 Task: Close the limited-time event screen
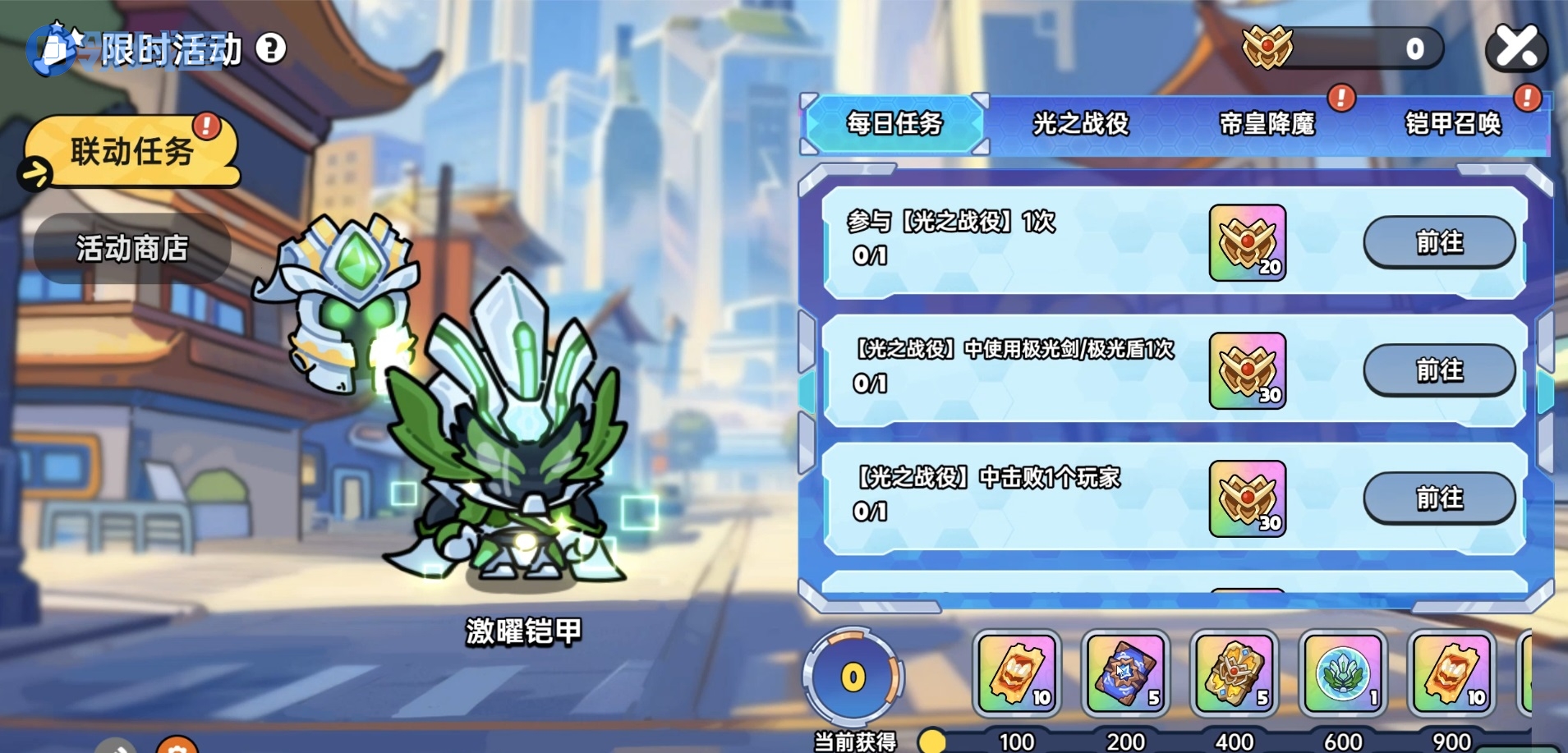tap(1516, 48)
